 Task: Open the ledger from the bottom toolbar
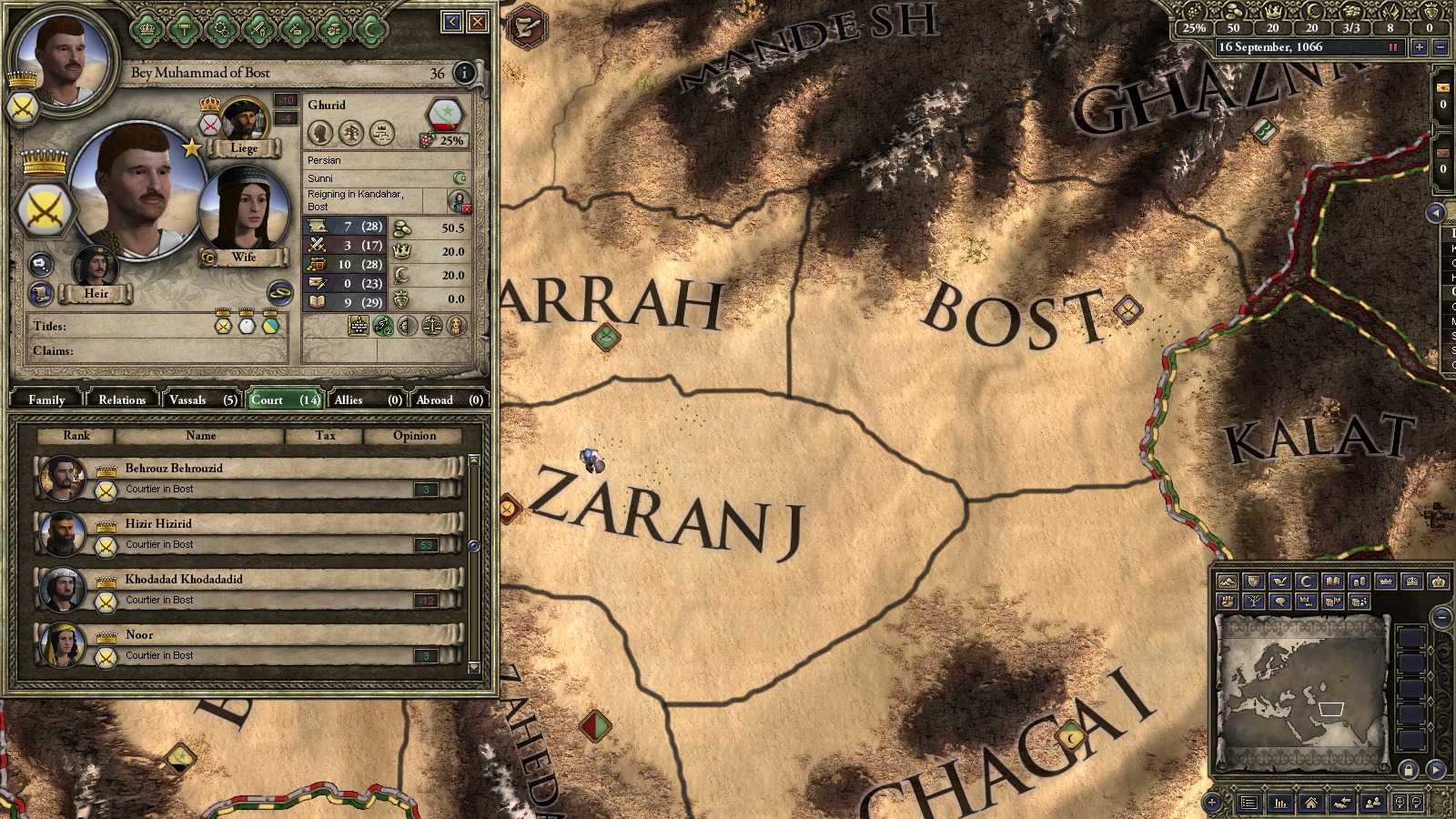(x=1279, y=804)
